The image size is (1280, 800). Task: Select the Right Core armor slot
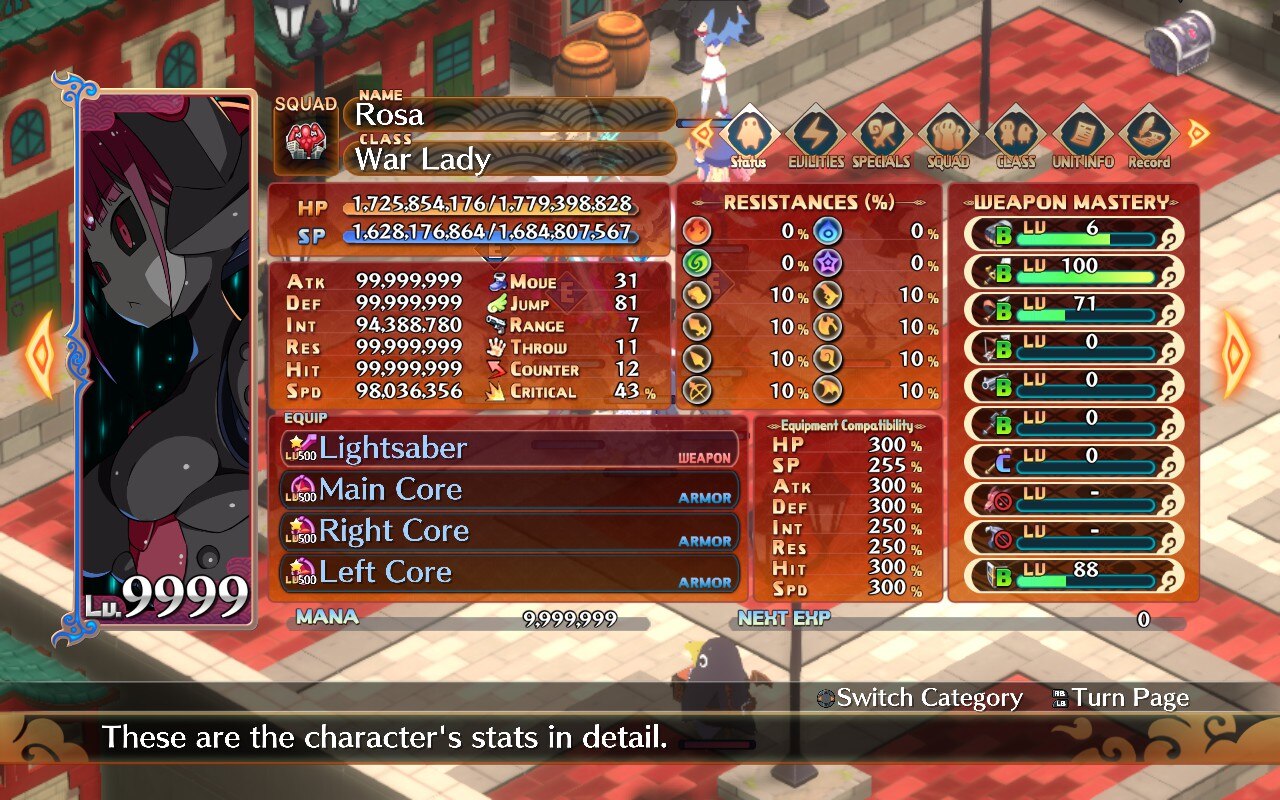(510, 531)
